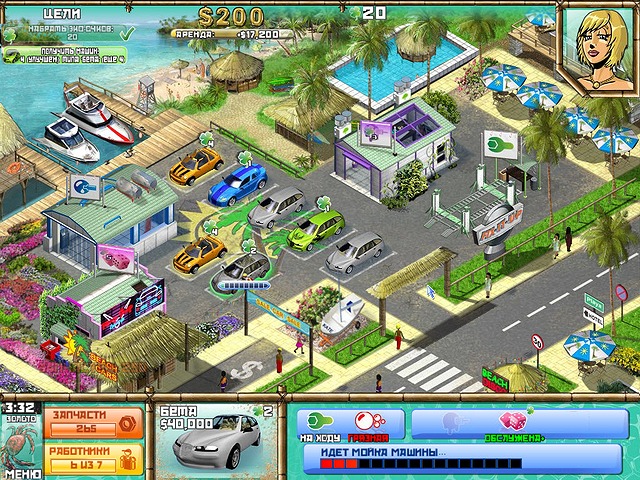Open the Цели (goals) panel
This screenshot has width=640, height=480.
(x=64, y=14)
